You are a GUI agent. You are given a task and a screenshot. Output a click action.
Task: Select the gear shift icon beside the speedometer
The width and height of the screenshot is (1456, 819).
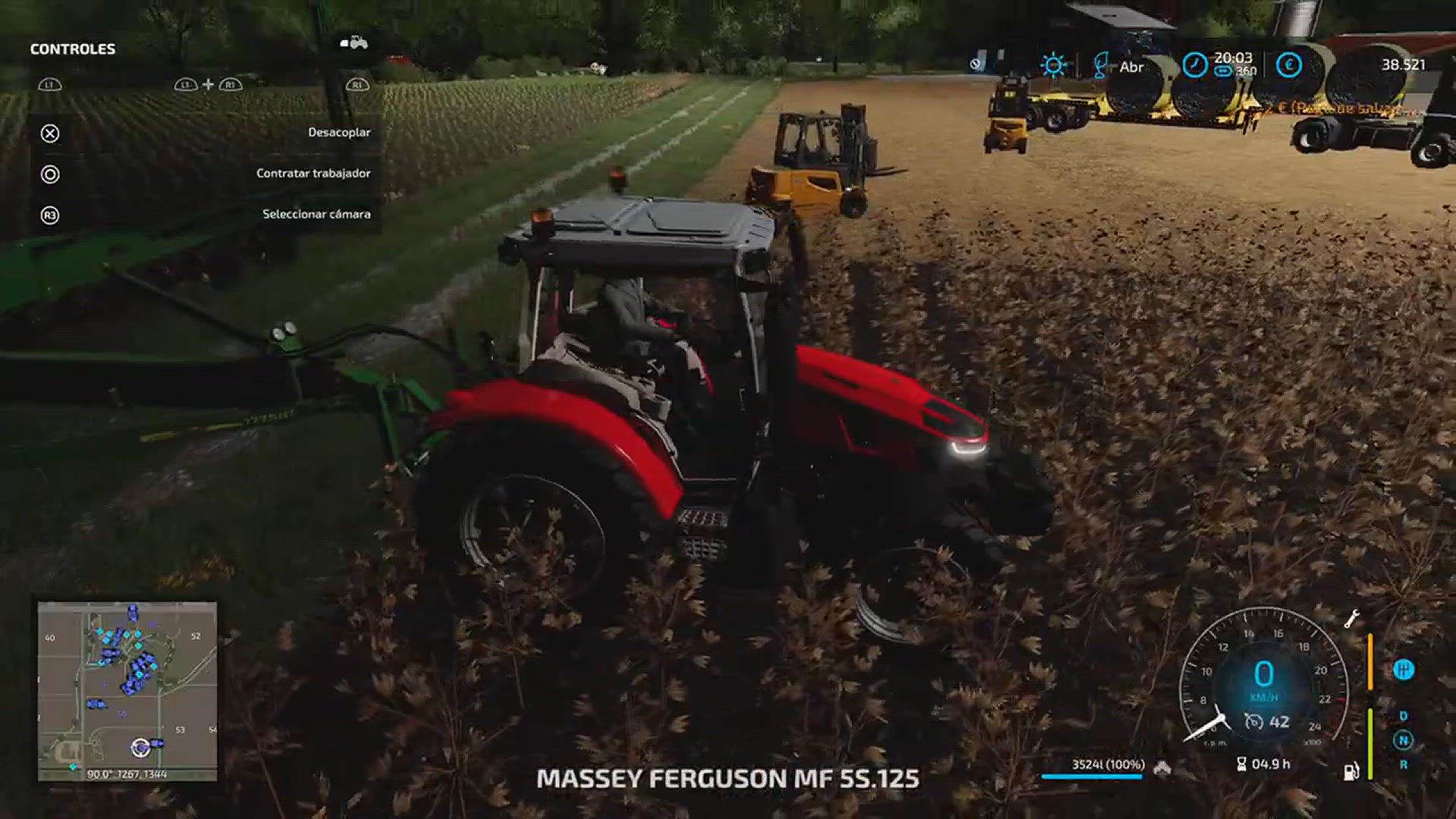[1404, 669]
